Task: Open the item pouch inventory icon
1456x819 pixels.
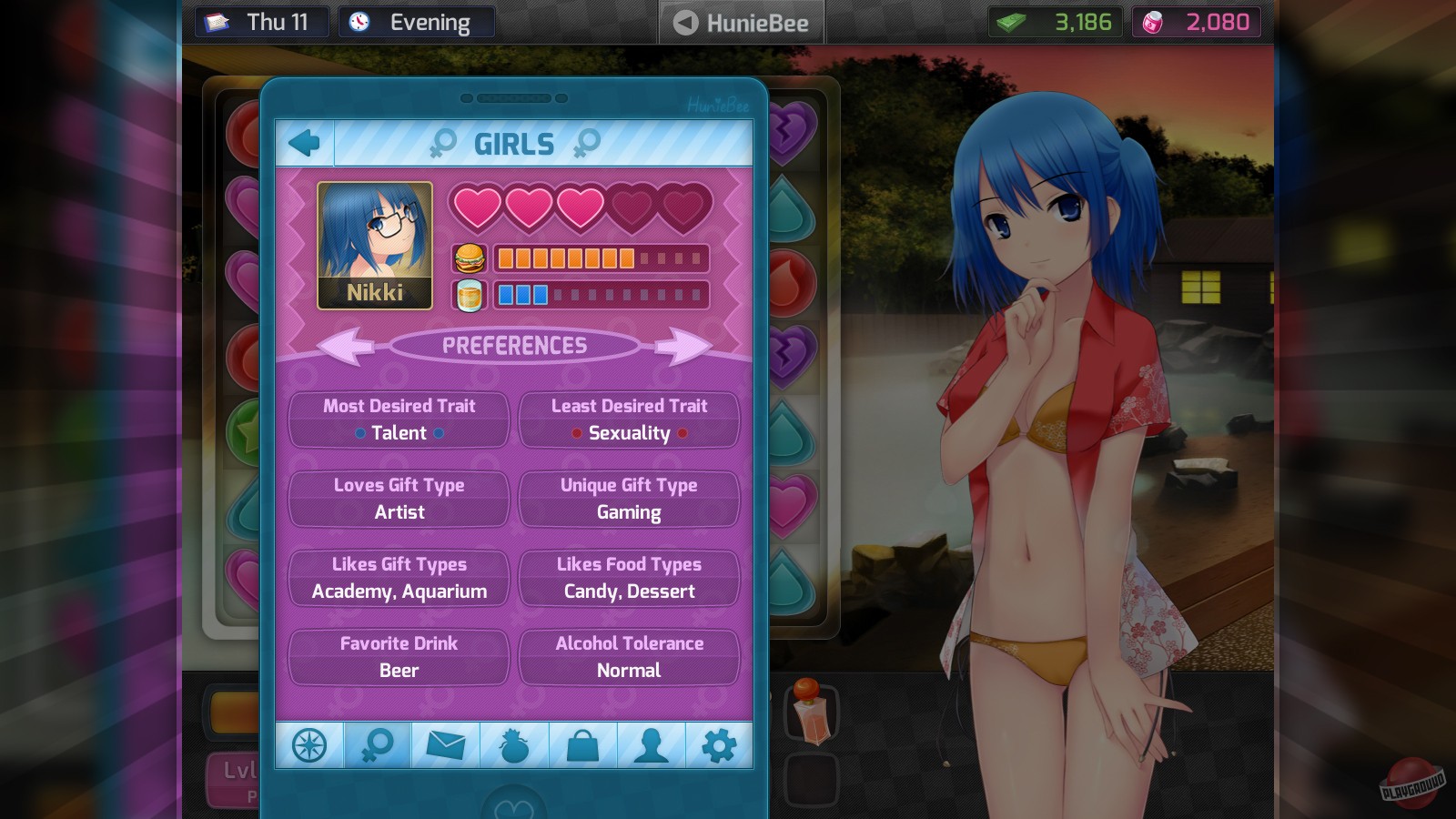Action: click(x=514, y=744)
